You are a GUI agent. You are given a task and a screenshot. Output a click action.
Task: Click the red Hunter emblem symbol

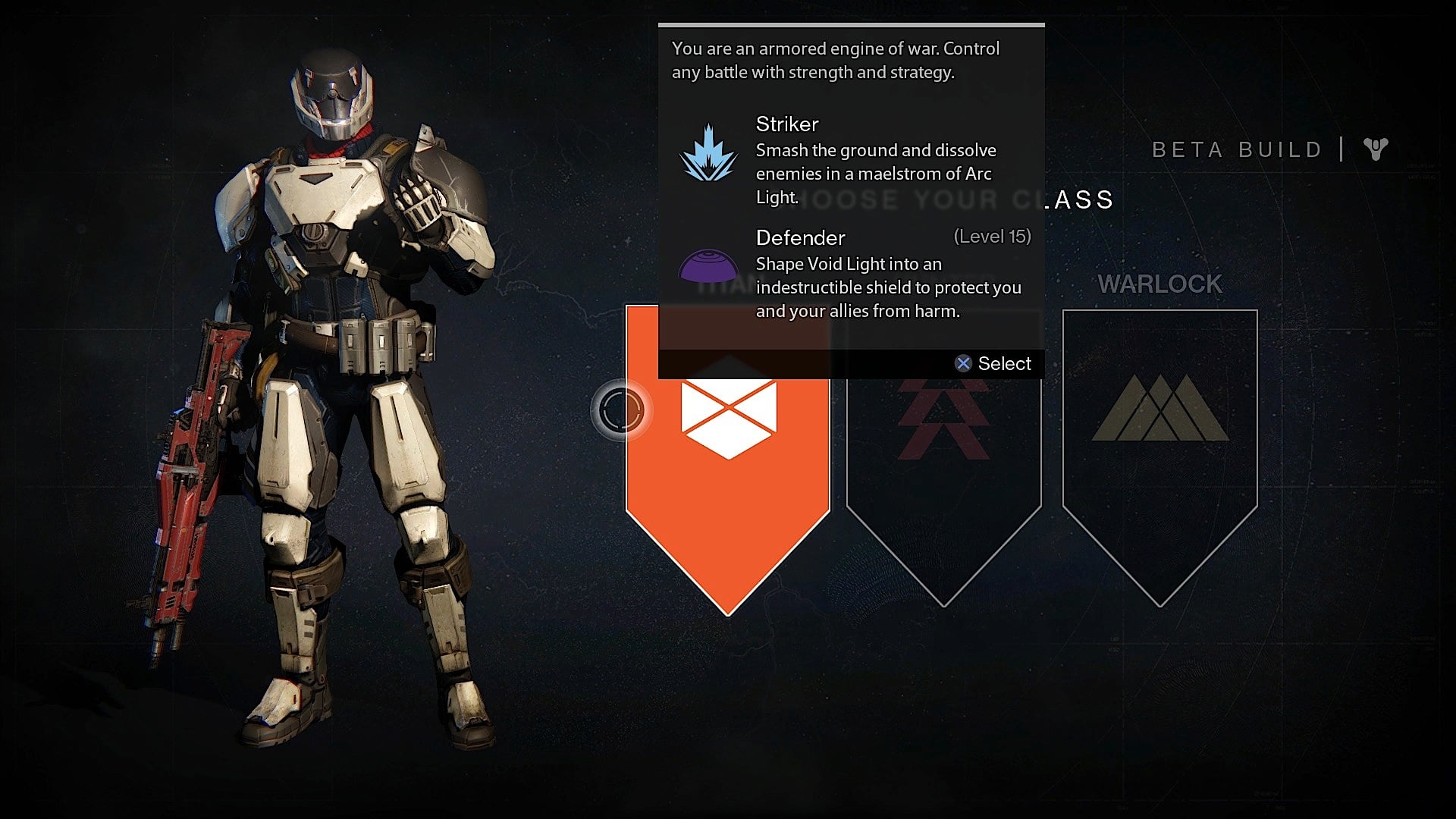943,421
